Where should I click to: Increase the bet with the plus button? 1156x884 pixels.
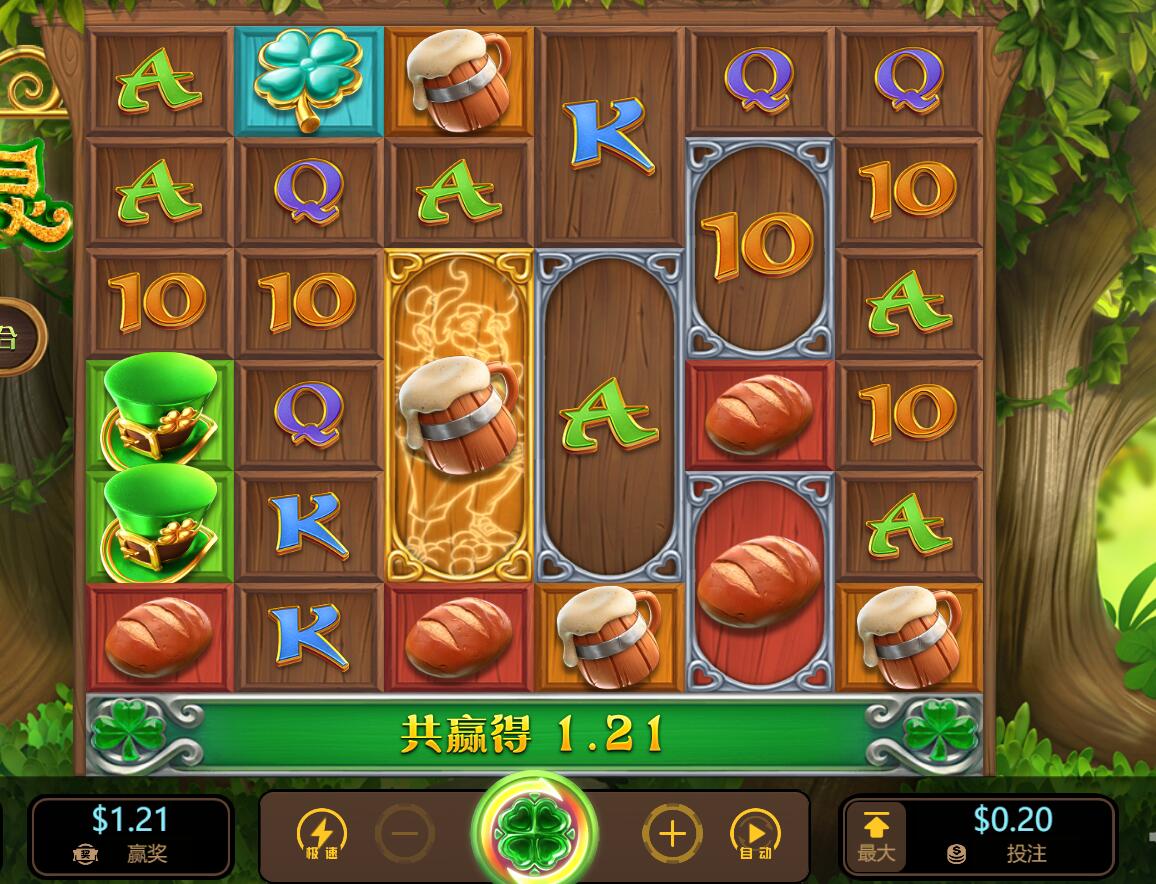coord(672,833)
